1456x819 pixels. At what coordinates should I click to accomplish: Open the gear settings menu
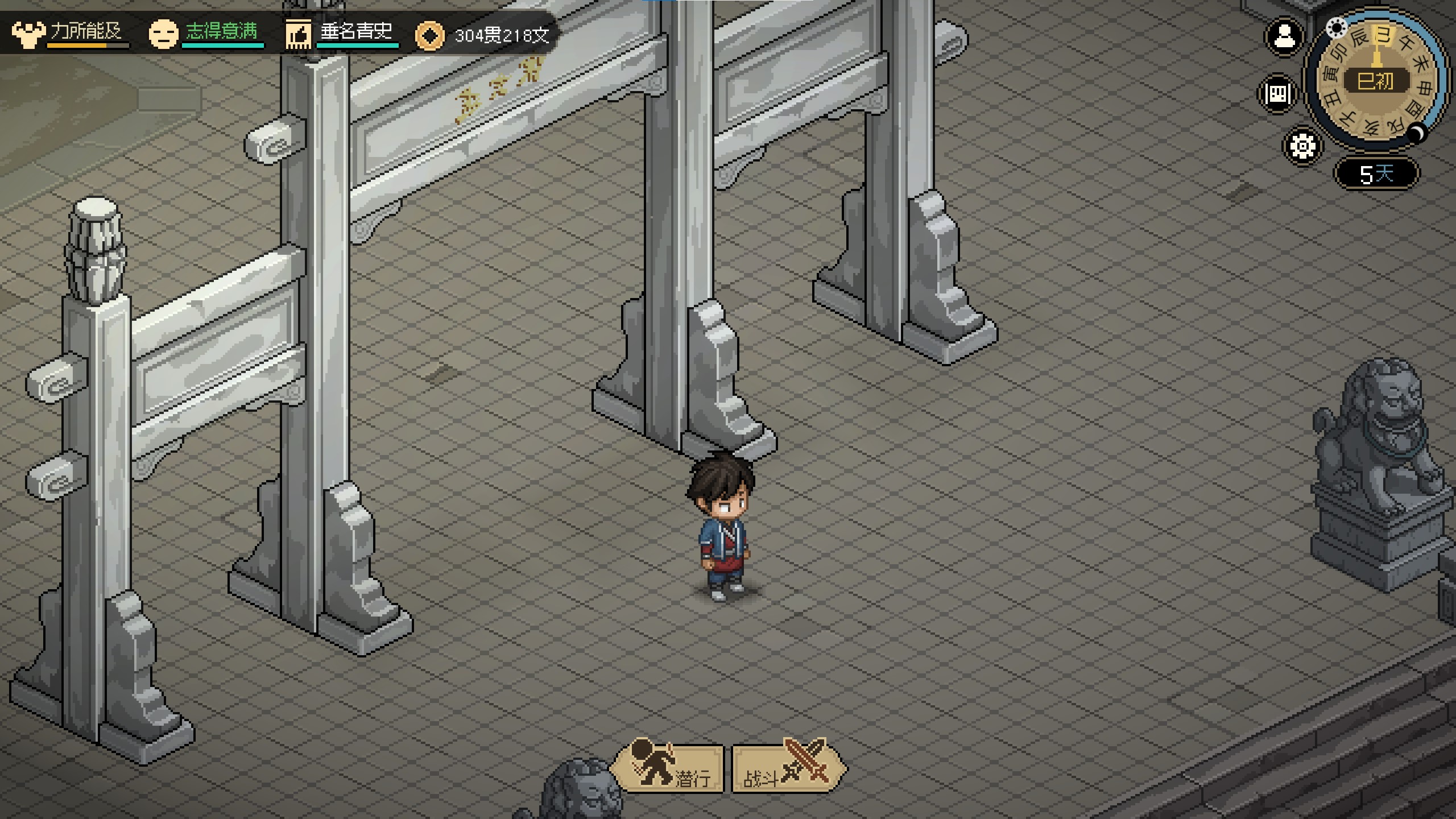pyautogui.click(x=1302, y=146)
